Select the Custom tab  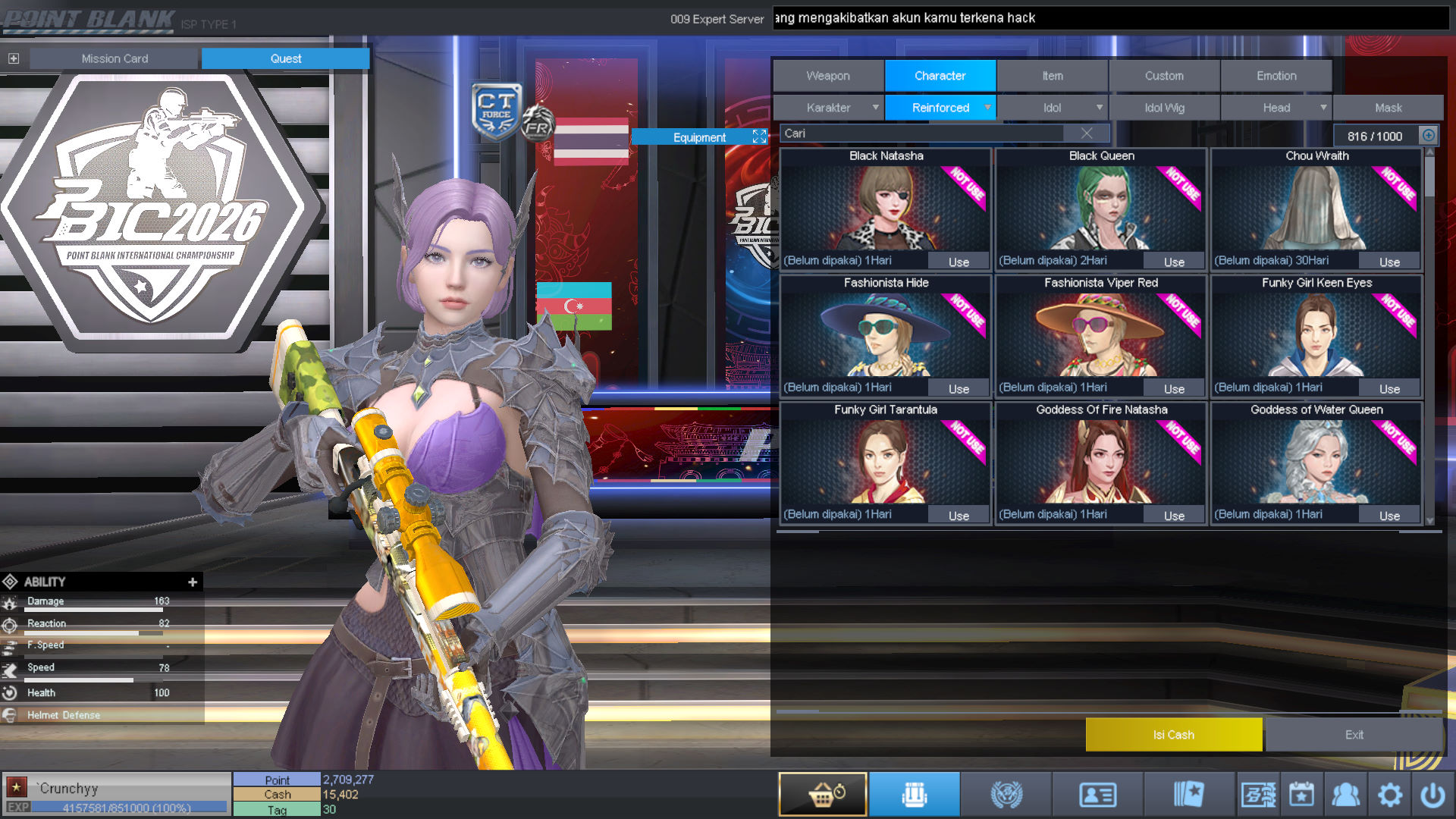point(1164,76)
